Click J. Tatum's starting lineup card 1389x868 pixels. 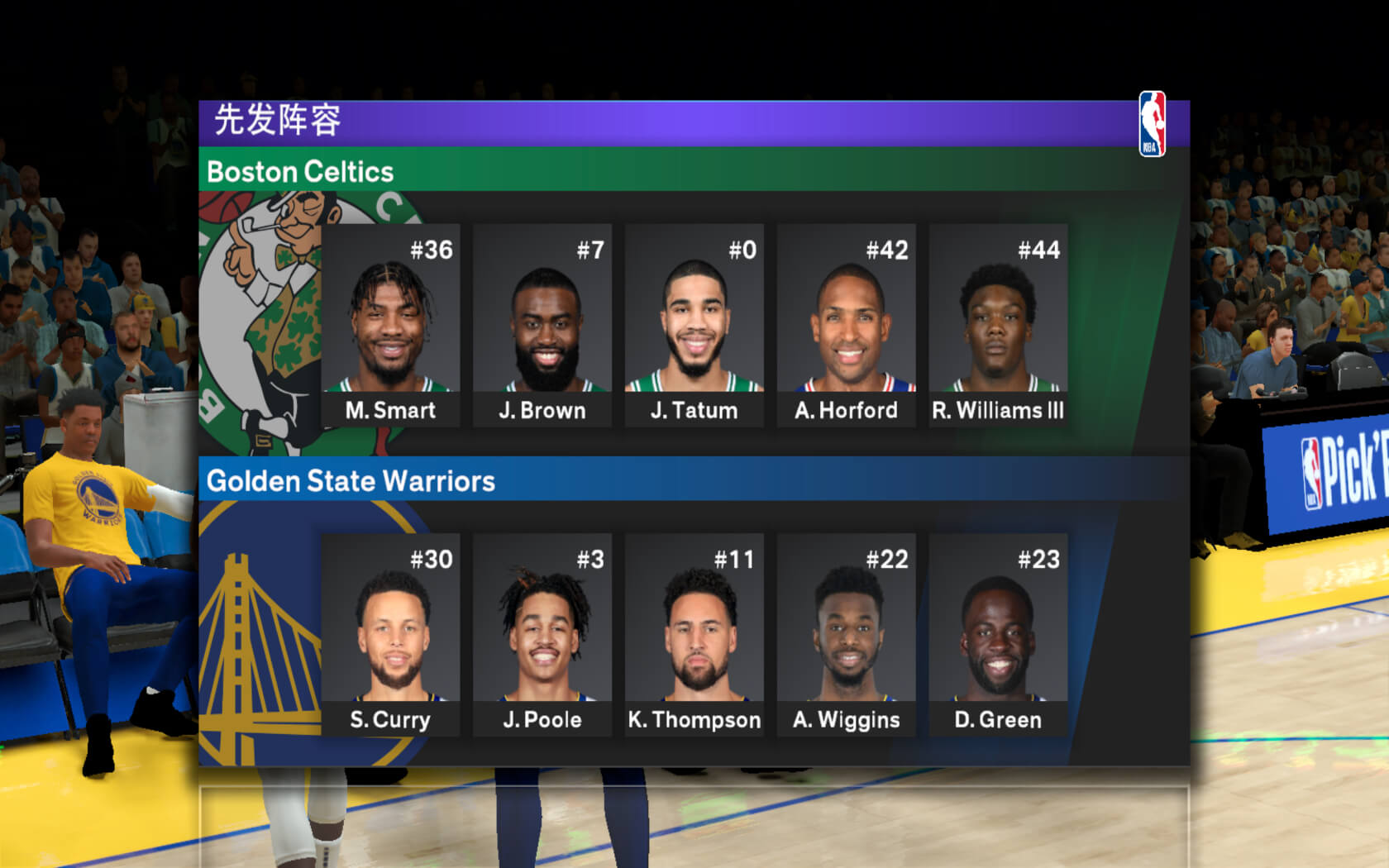pyautogui.click(x=694, y=325)
